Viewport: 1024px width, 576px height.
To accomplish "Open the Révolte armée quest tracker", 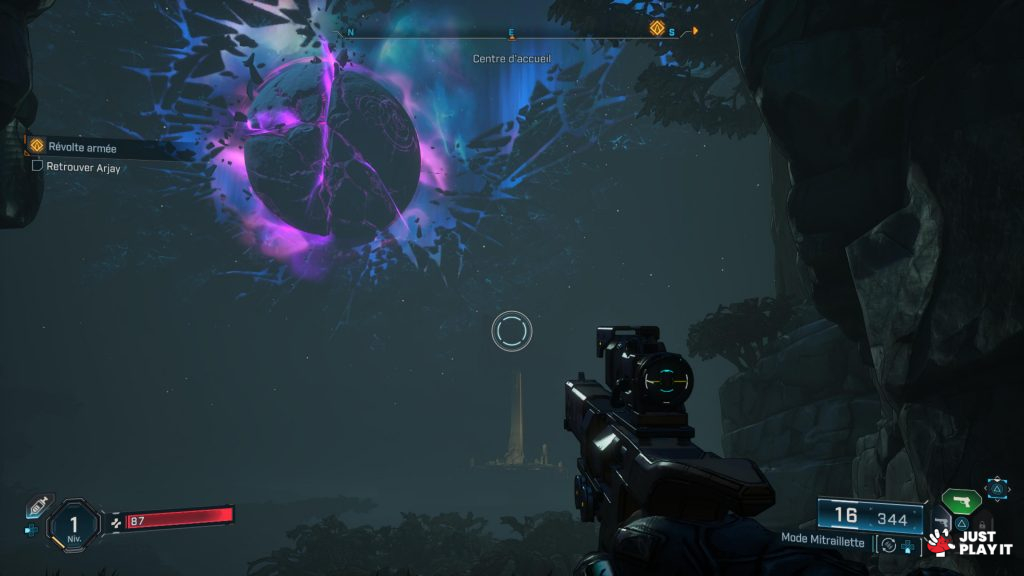I will pos(82,147).
